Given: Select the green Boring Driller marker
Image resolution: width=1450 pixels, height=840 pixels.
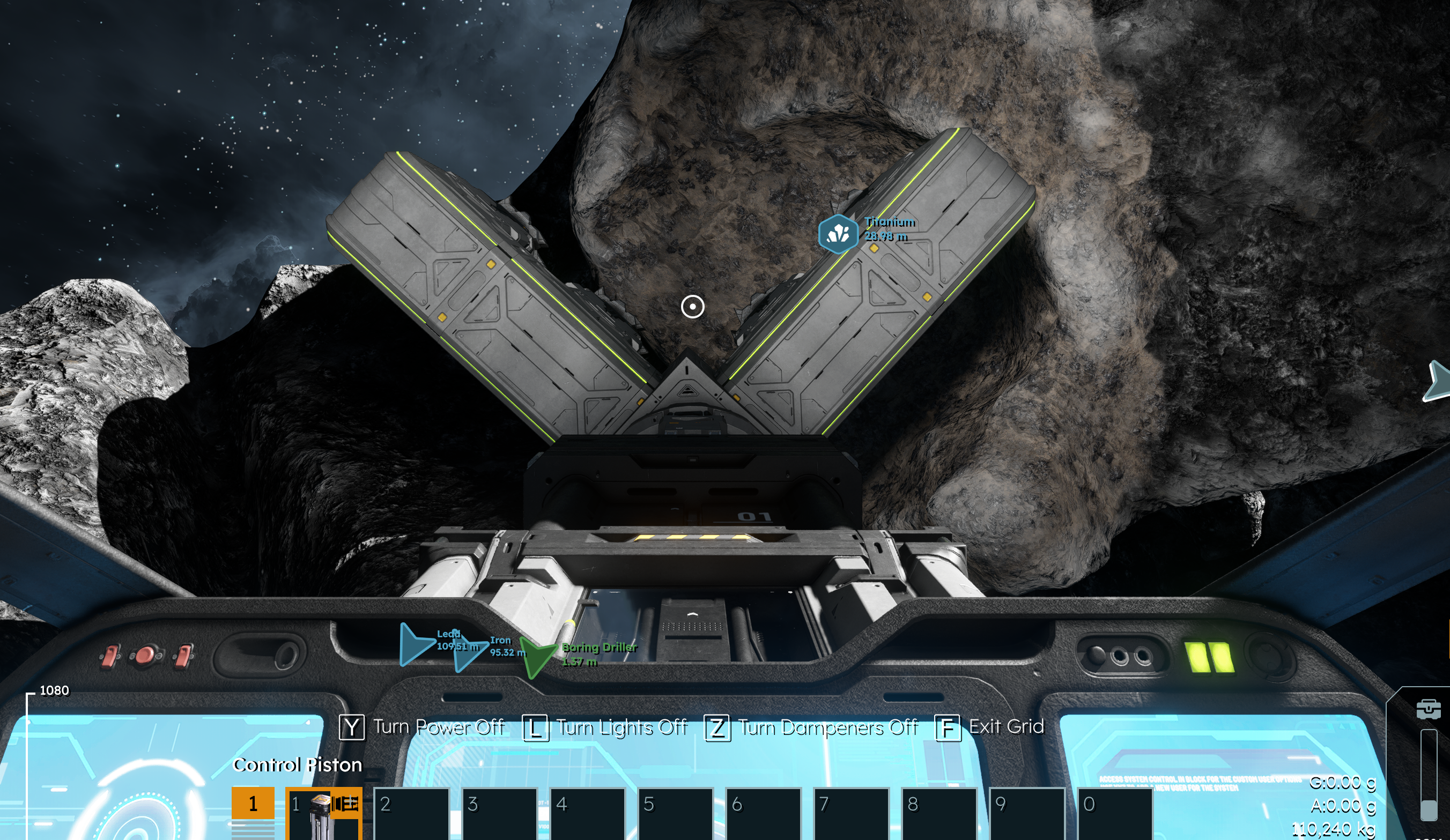Looking at the screenshot, I should tap(538, 656).
